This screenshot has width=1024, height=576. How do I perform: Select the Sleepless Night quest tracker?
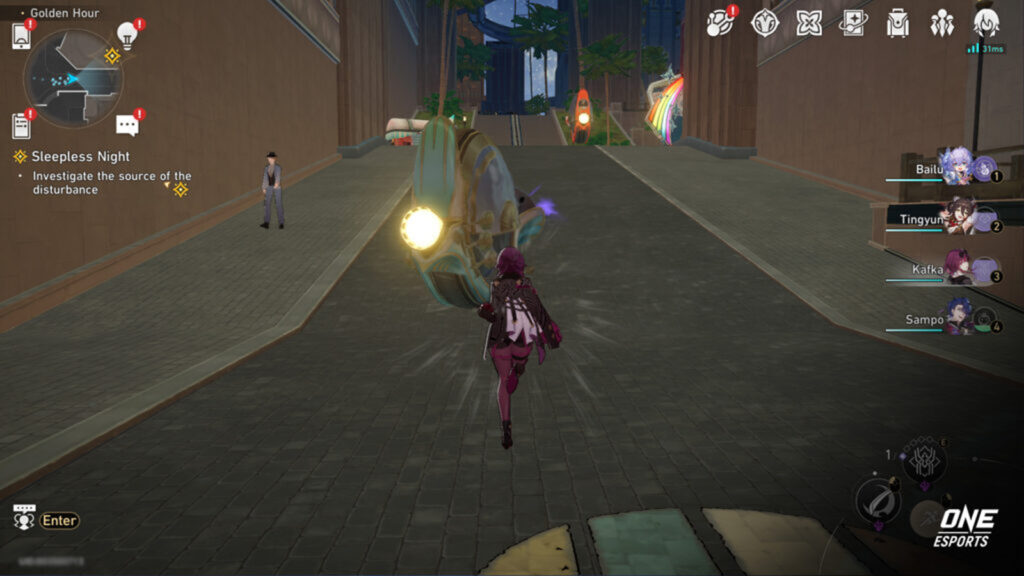80,157
